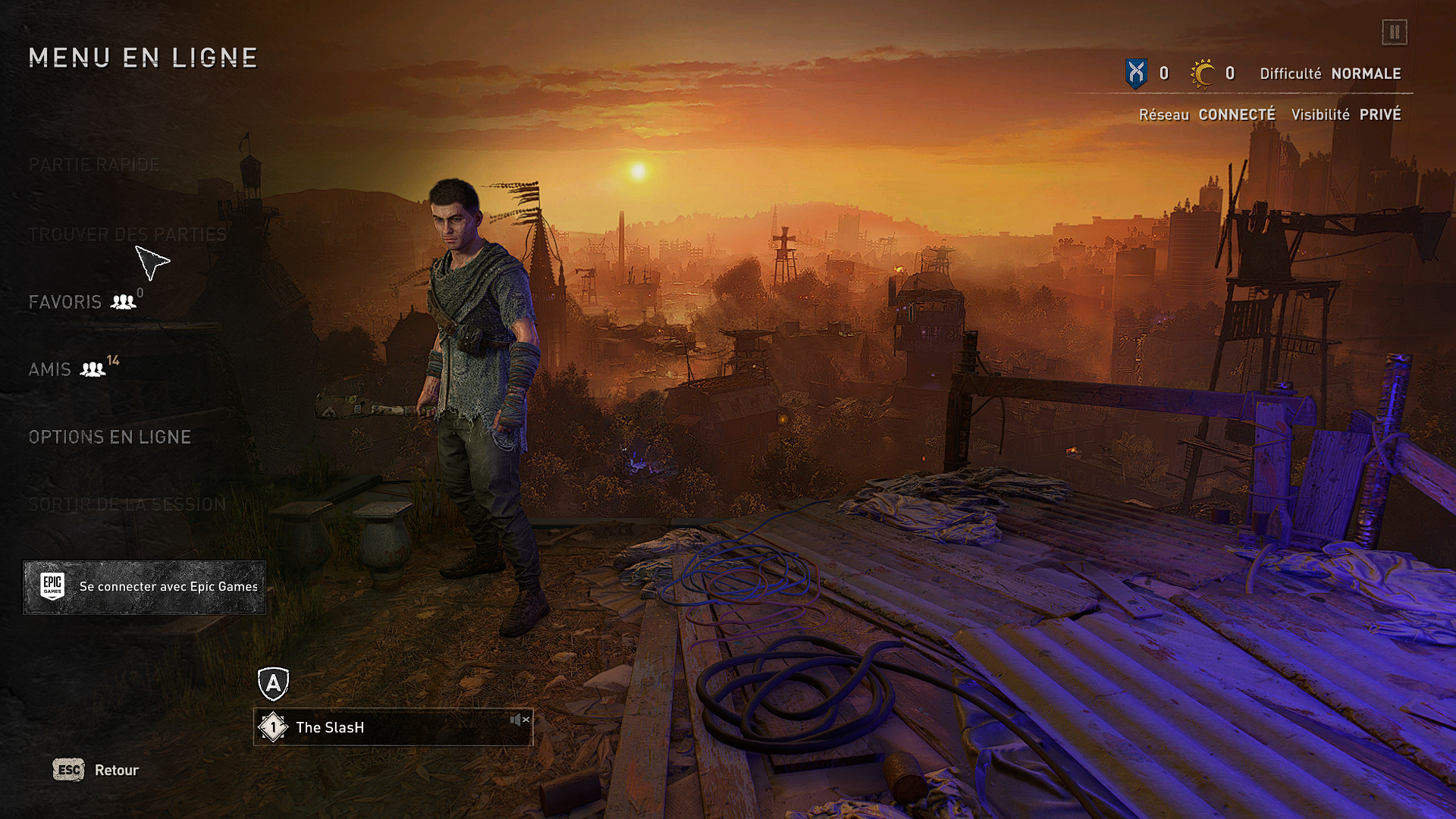1456x819 pixels.
Task: Open OPTIONS EN LIGNE
Action: coord(109,437)
